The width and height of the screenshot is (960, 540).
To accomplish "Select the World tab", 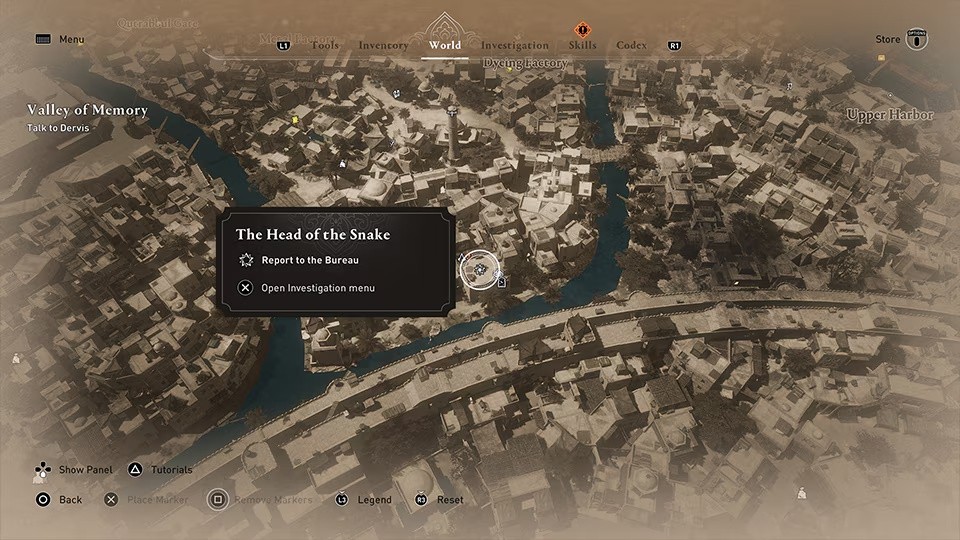I will click(x=444, y=45).
